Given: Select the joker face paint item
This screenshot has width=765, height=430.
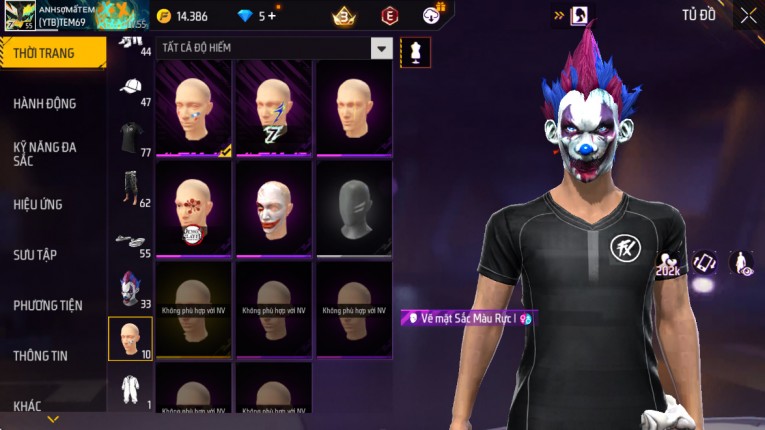Looking at the screenshot, I should click(x=273, y=208).
